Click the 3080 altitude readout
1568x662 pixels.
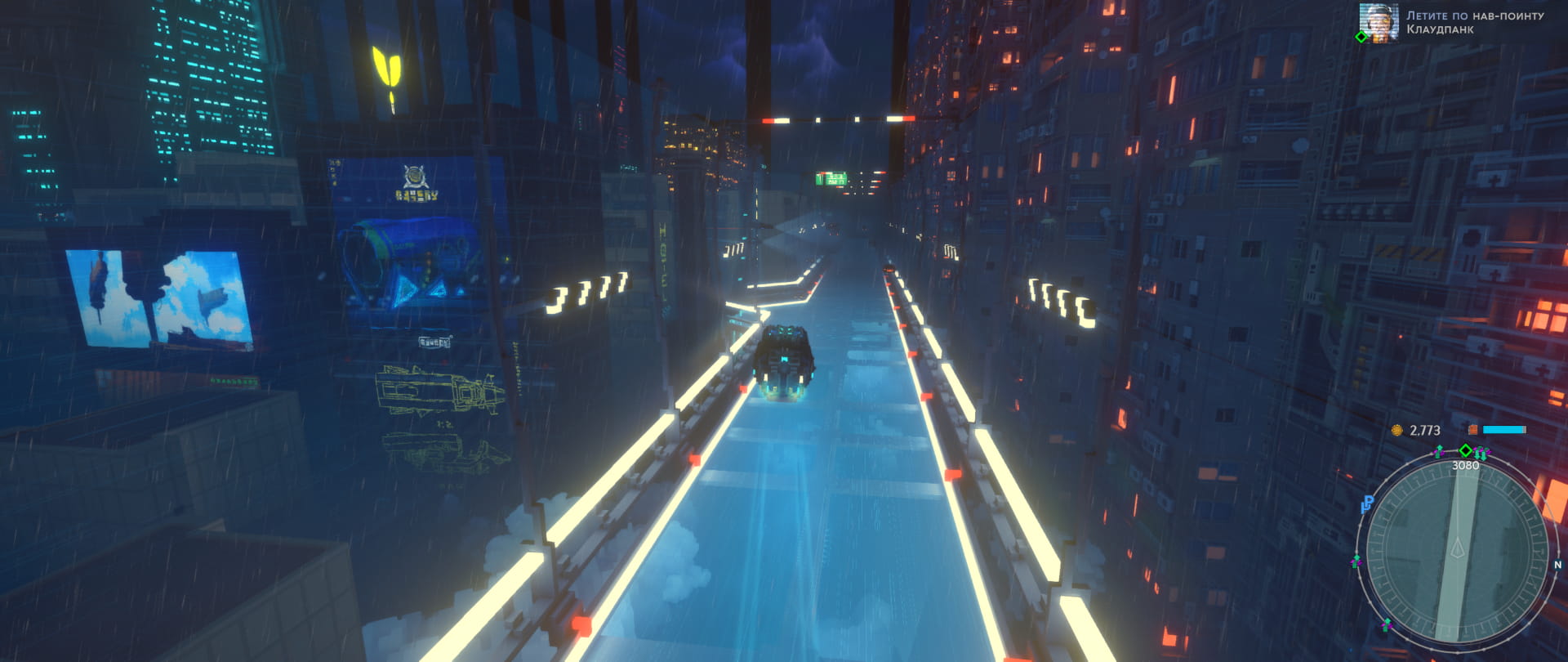point(1465,464)
